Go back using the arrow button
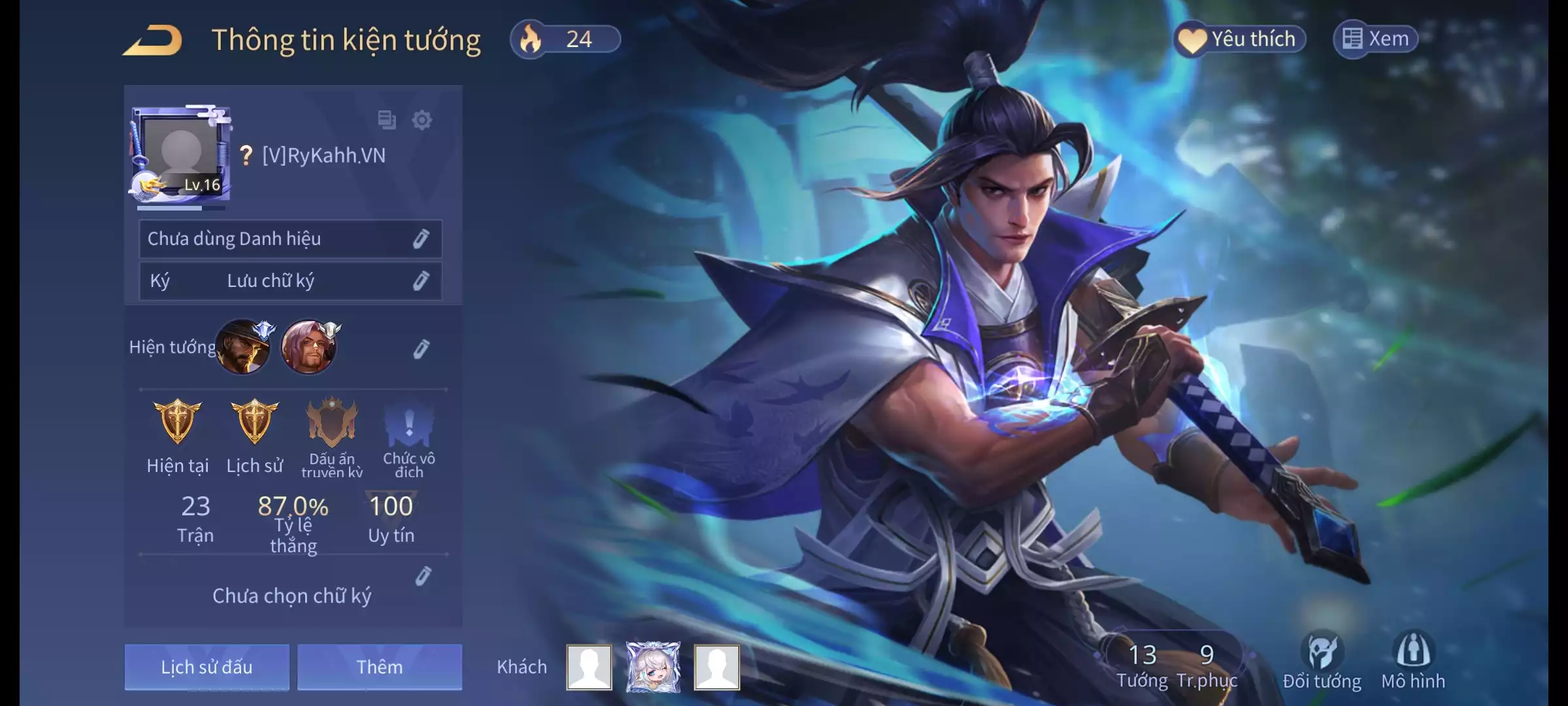The image size is (1568, 706). point(152,41)
